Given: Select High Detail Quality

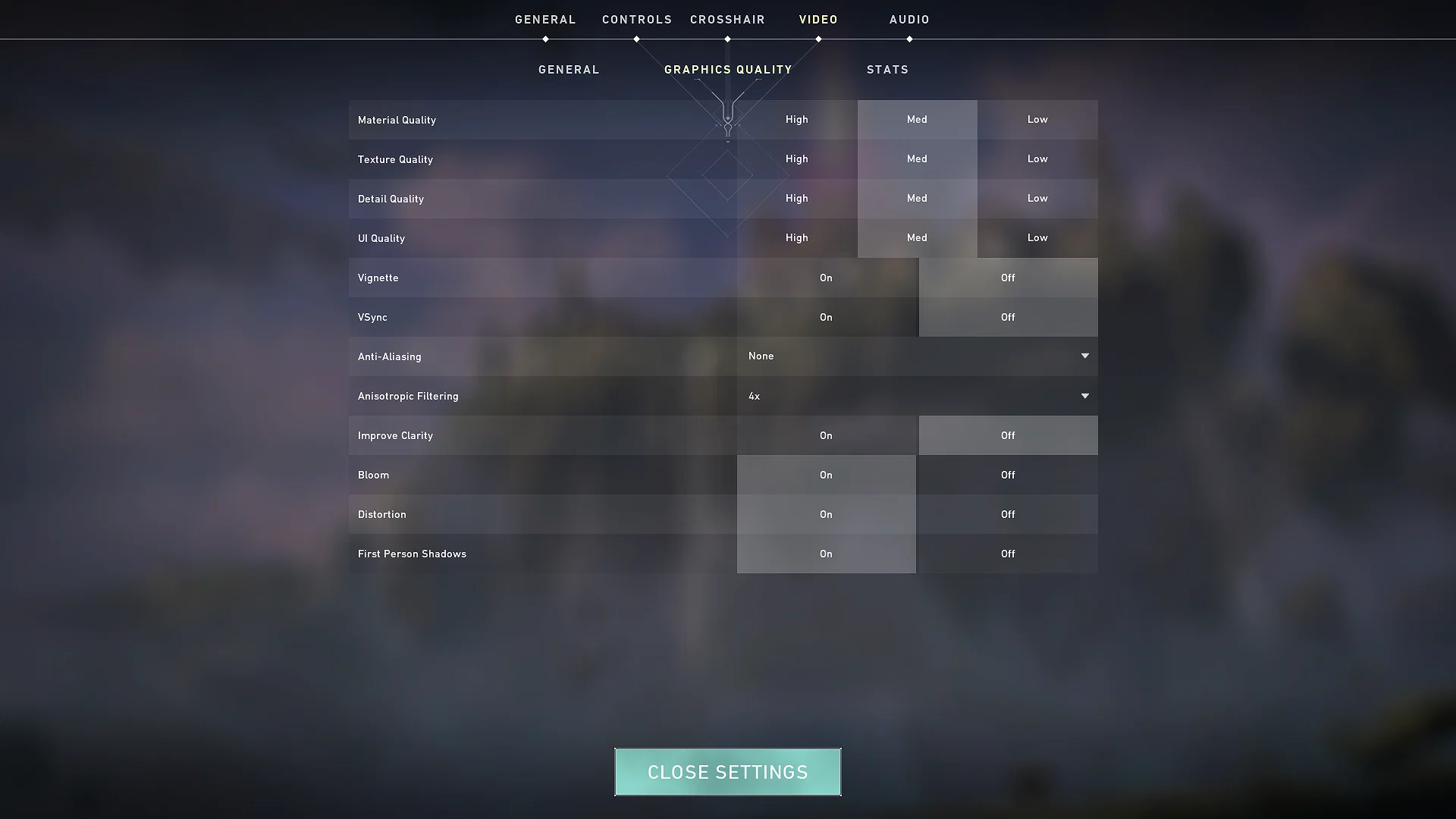Looking at the screenshot, I should click(796, 199).
